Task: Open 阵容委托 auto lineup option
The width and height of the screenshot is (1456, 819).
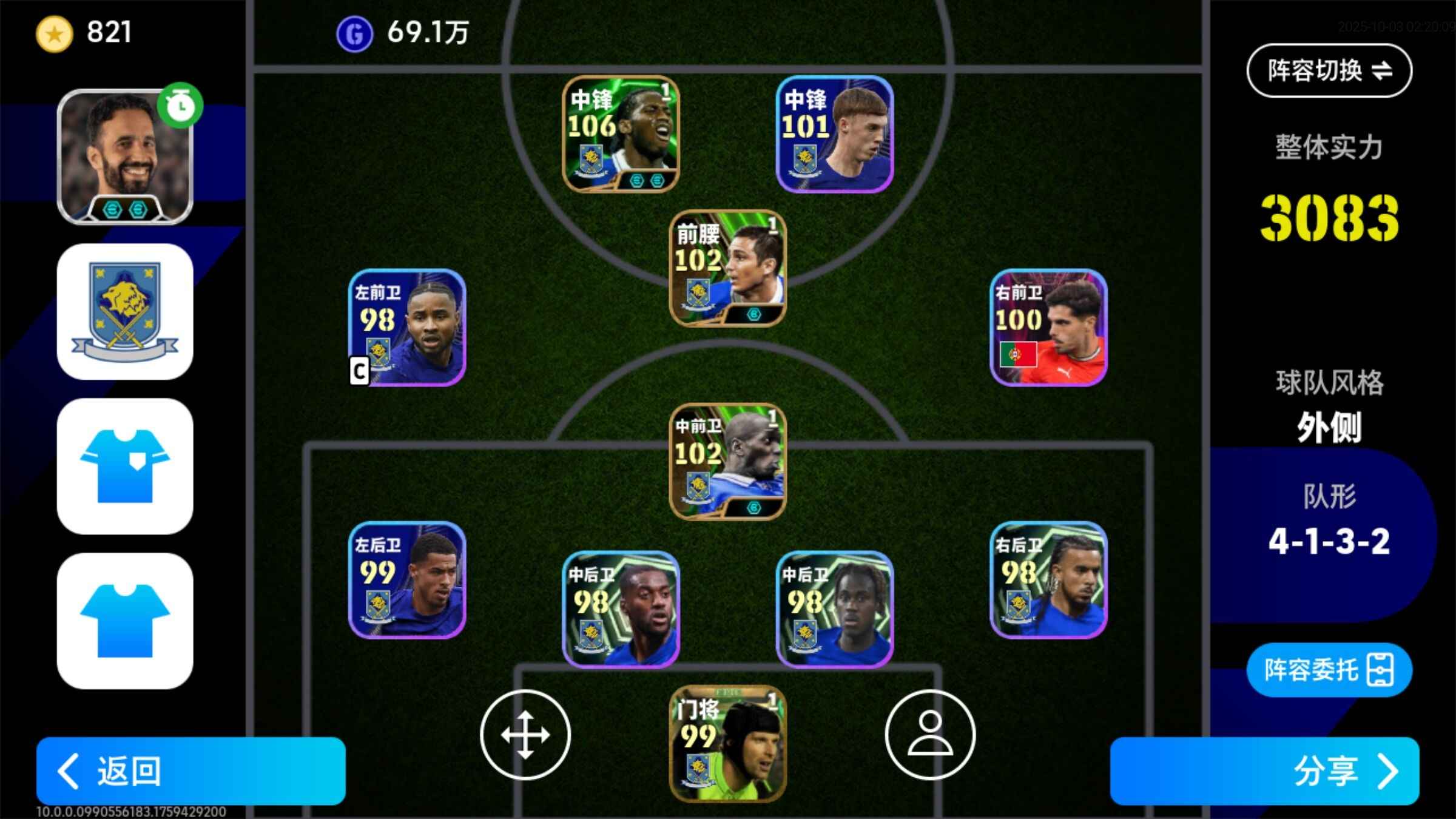Action: pos(1329,670)
